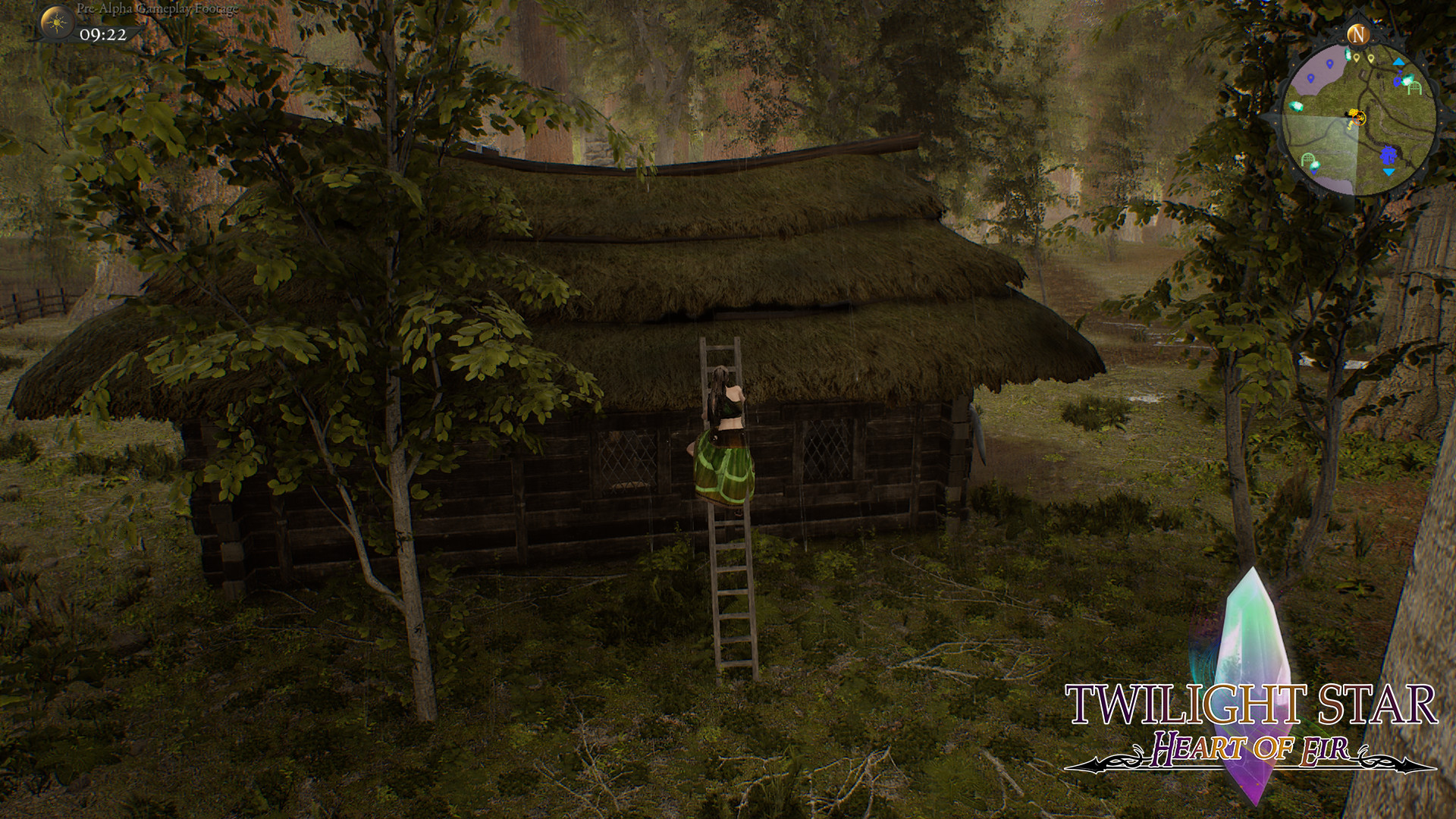Image resolution: width=1456 pixels, height=819 pixels.
Task: Select the blue creature icon on the lower minimap
Action: 1388,156
